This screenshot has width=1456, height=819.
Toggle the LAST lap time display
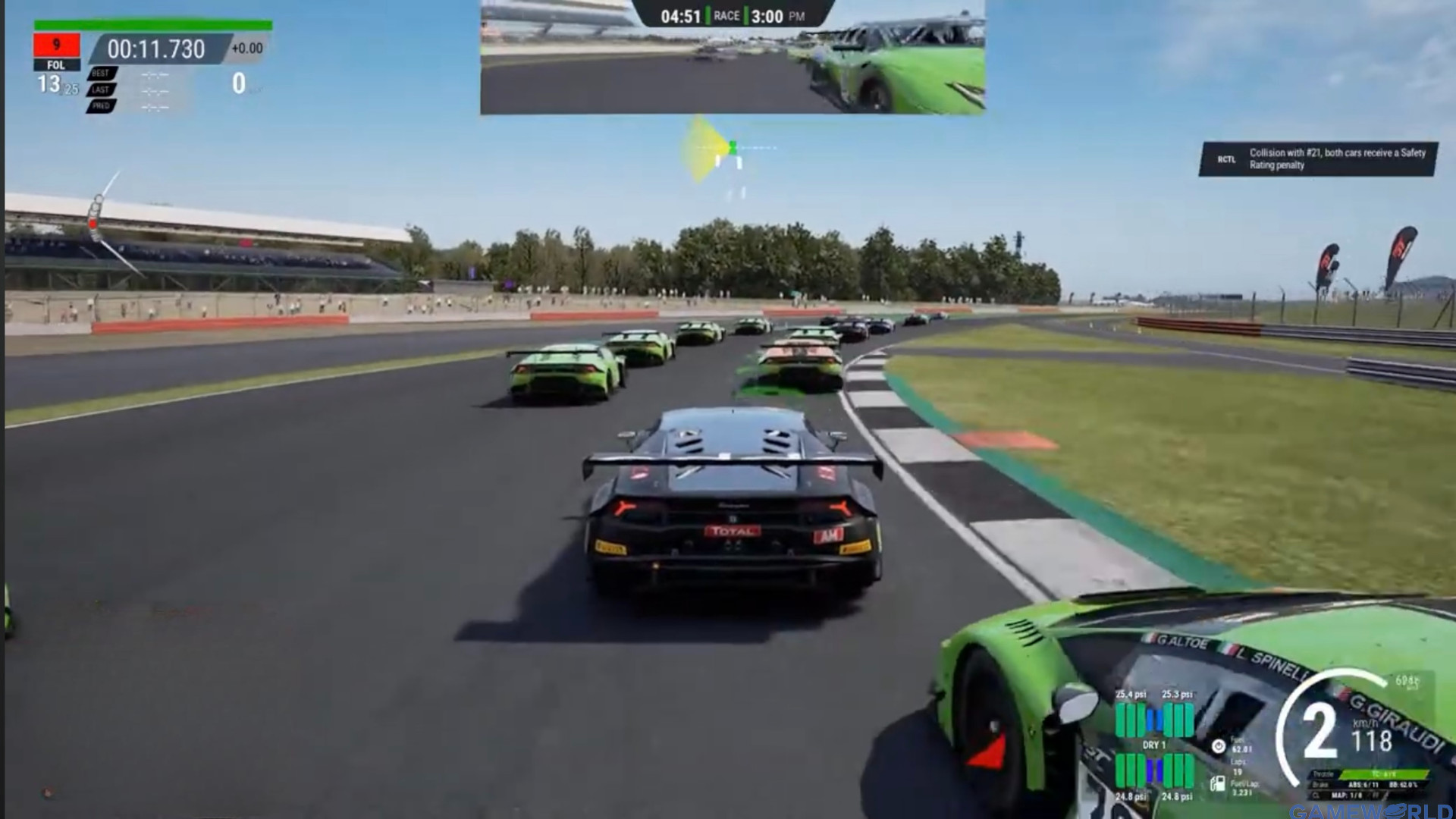click(x=100, y=89)
